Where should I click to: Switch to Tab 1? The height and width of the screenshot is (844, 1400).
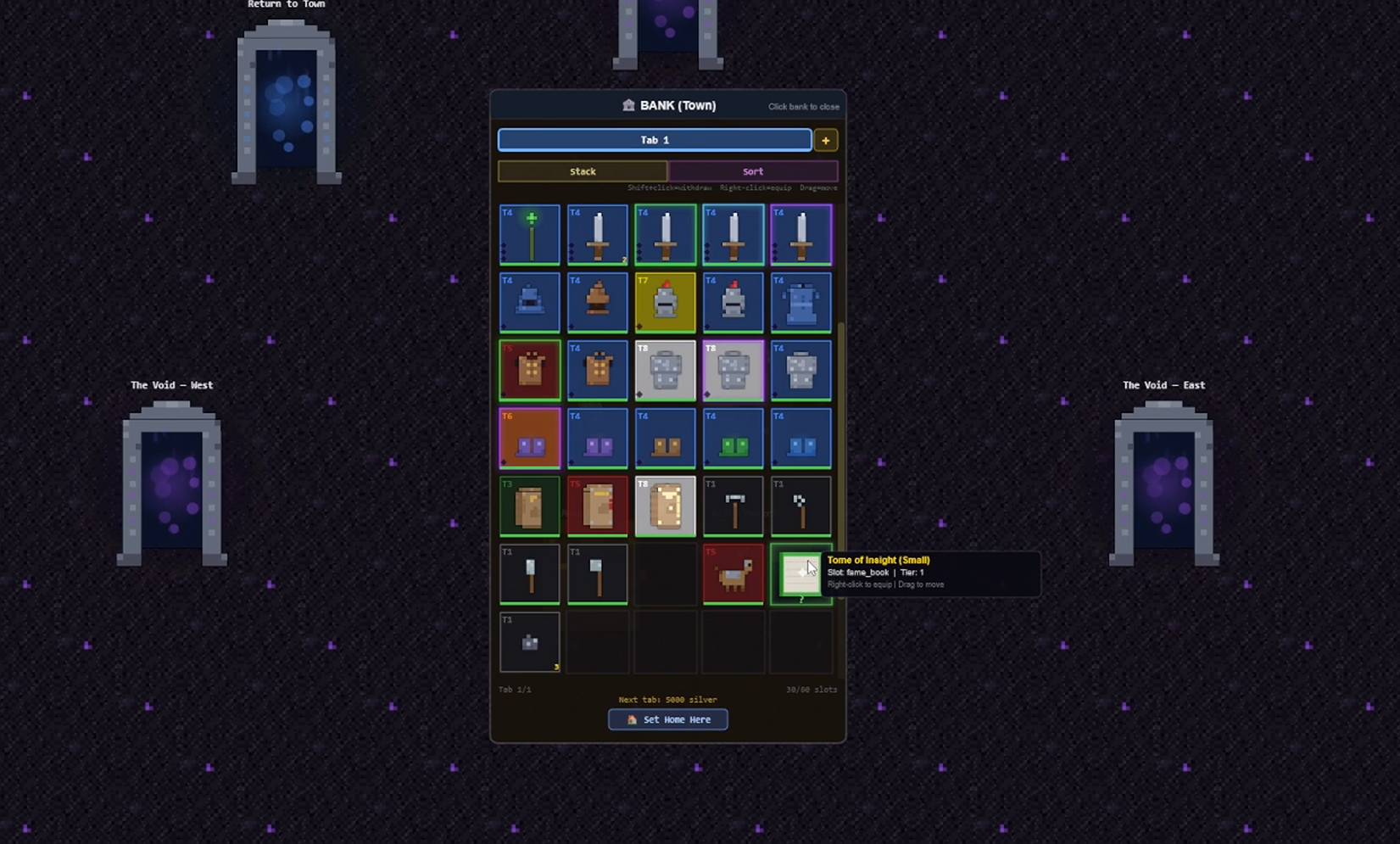(x=655, y=140)
